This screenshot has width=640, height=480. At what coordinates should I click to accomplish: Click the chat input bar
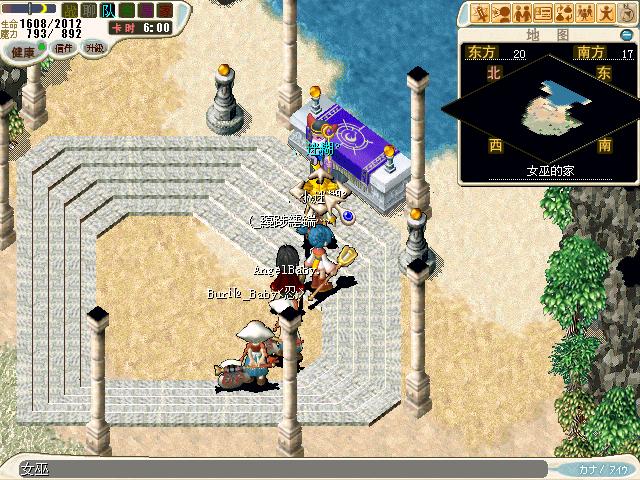(x=280, y=468)
